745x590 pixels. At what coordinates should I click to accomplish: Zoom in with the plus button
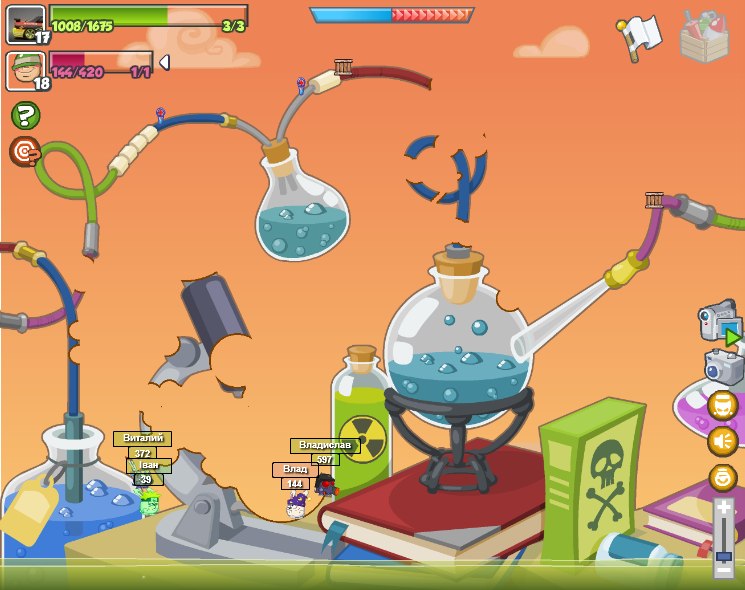click(724, 508)
